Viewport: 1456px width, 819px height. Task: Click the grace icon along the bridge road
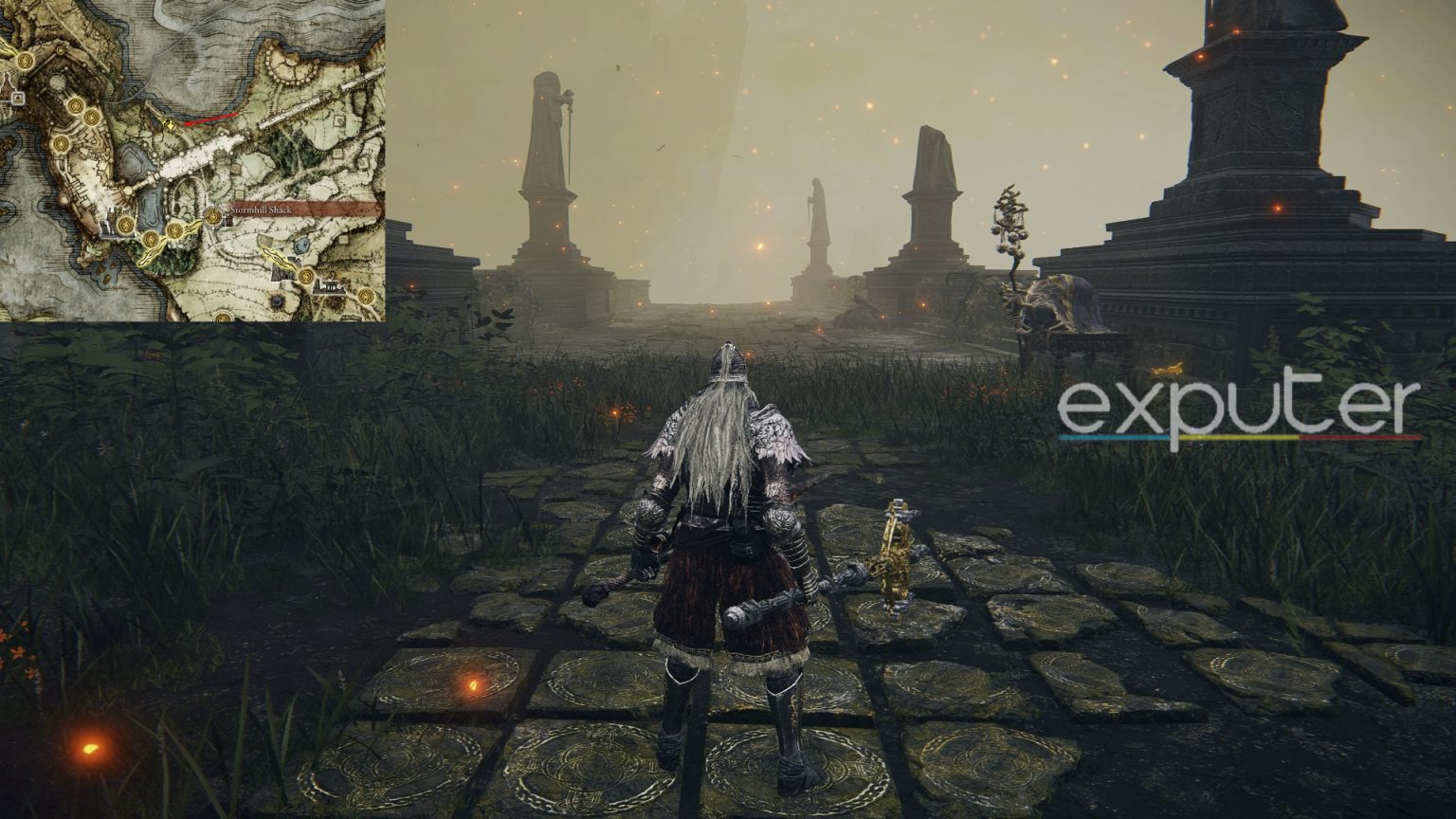pyautogui.click(x=174, y=230)
